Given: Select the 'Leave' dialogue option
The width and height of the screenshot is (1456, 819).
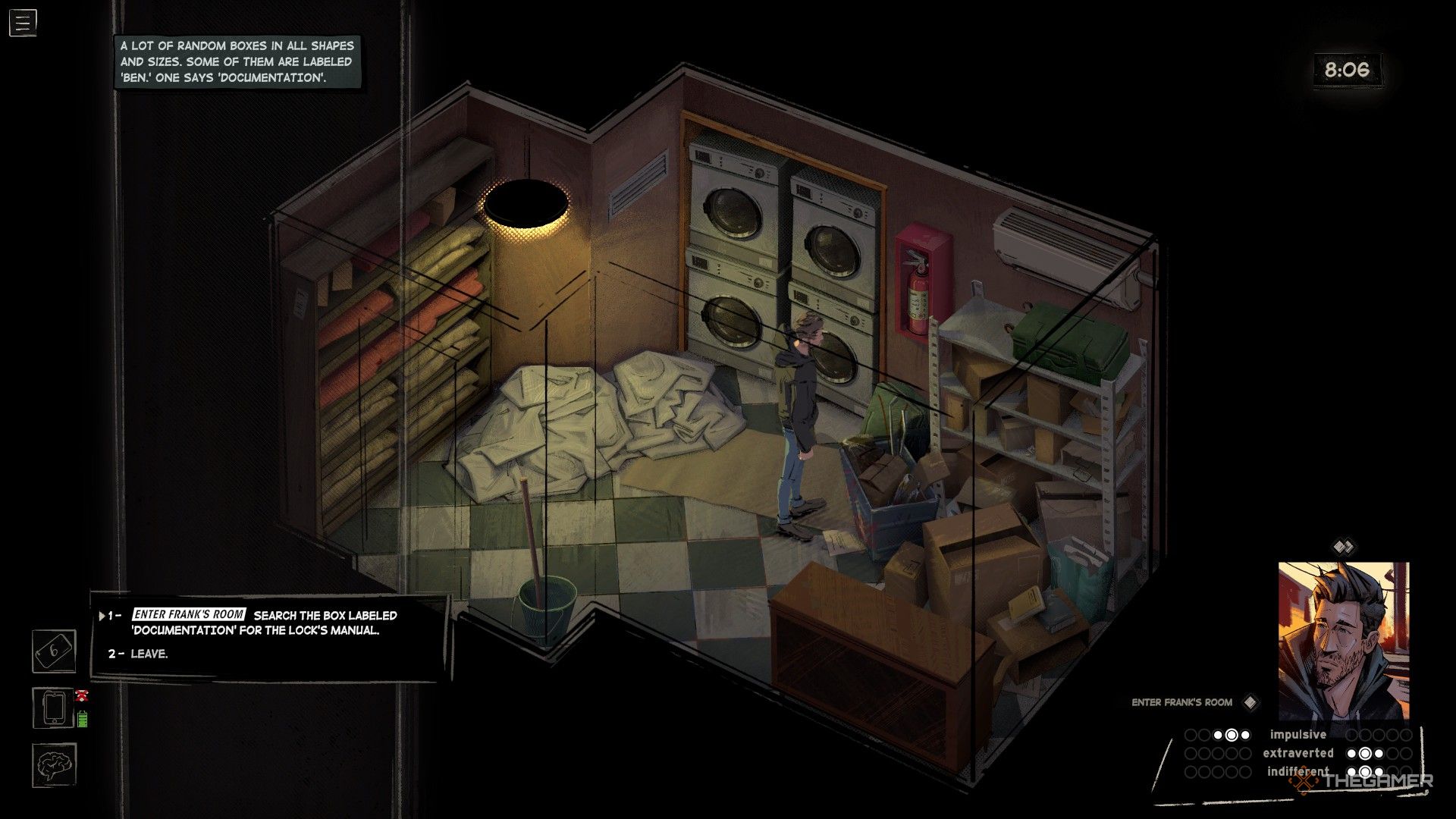Looking at the screenshot, I should coord(149,654).
